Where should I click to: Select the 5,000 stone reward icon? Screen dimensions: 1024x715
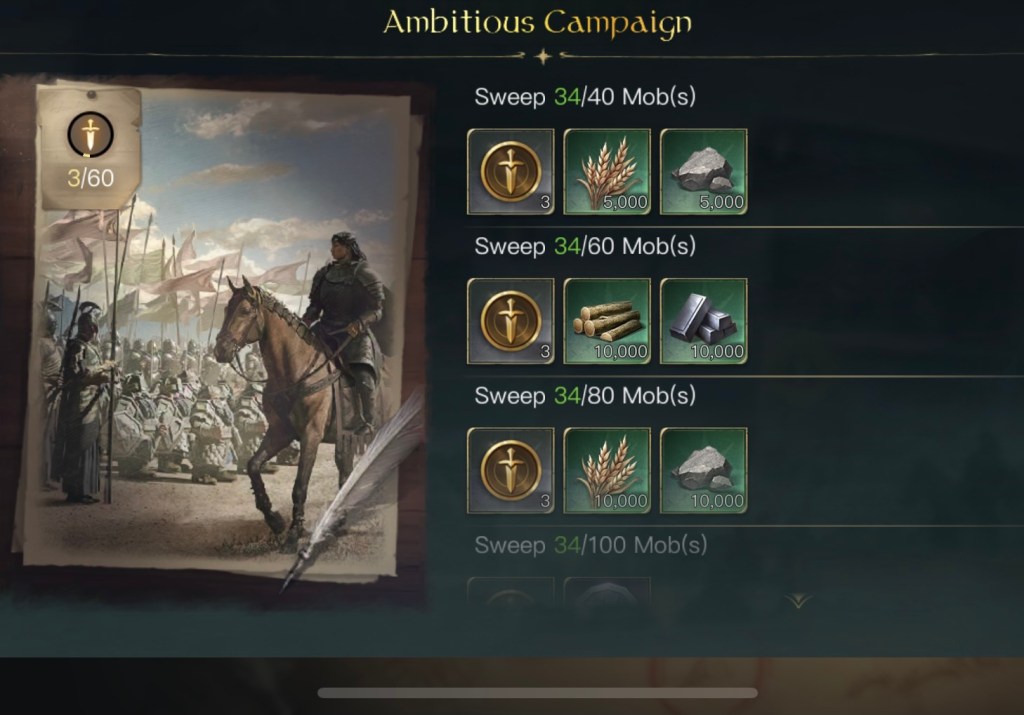pos(703,171)
